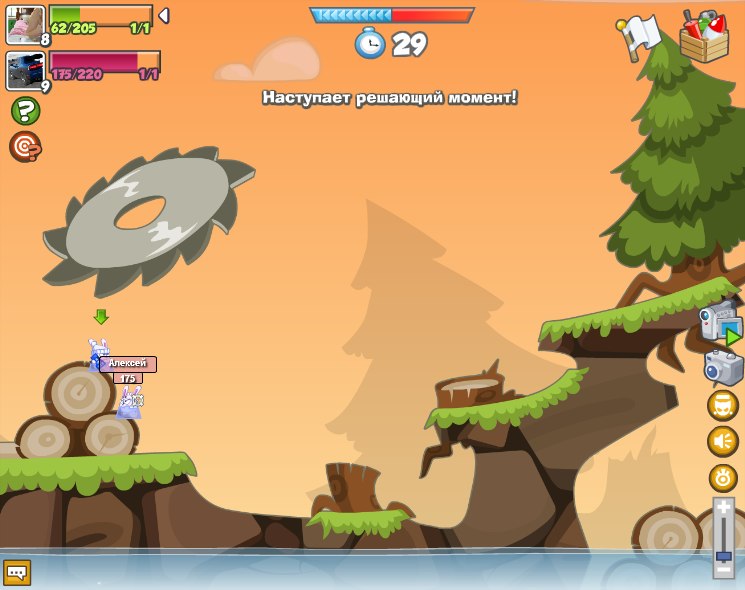This screenshot has width=745, height=590.
Task: Select the level 8 player avatar
Action: (x=25, y=24)
